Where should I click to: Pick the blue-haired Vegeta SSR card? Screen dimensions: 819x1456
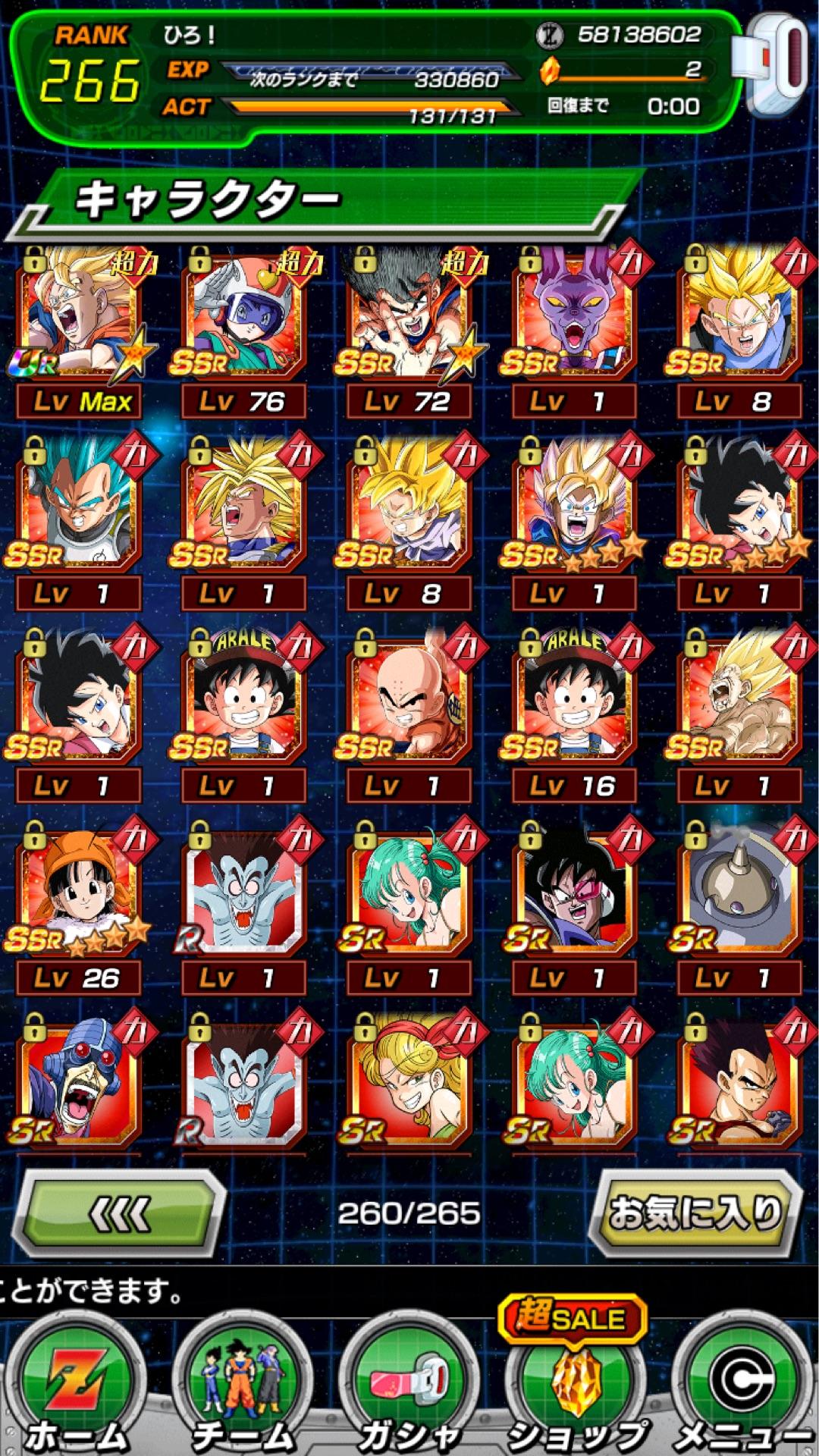click(80, 510)
